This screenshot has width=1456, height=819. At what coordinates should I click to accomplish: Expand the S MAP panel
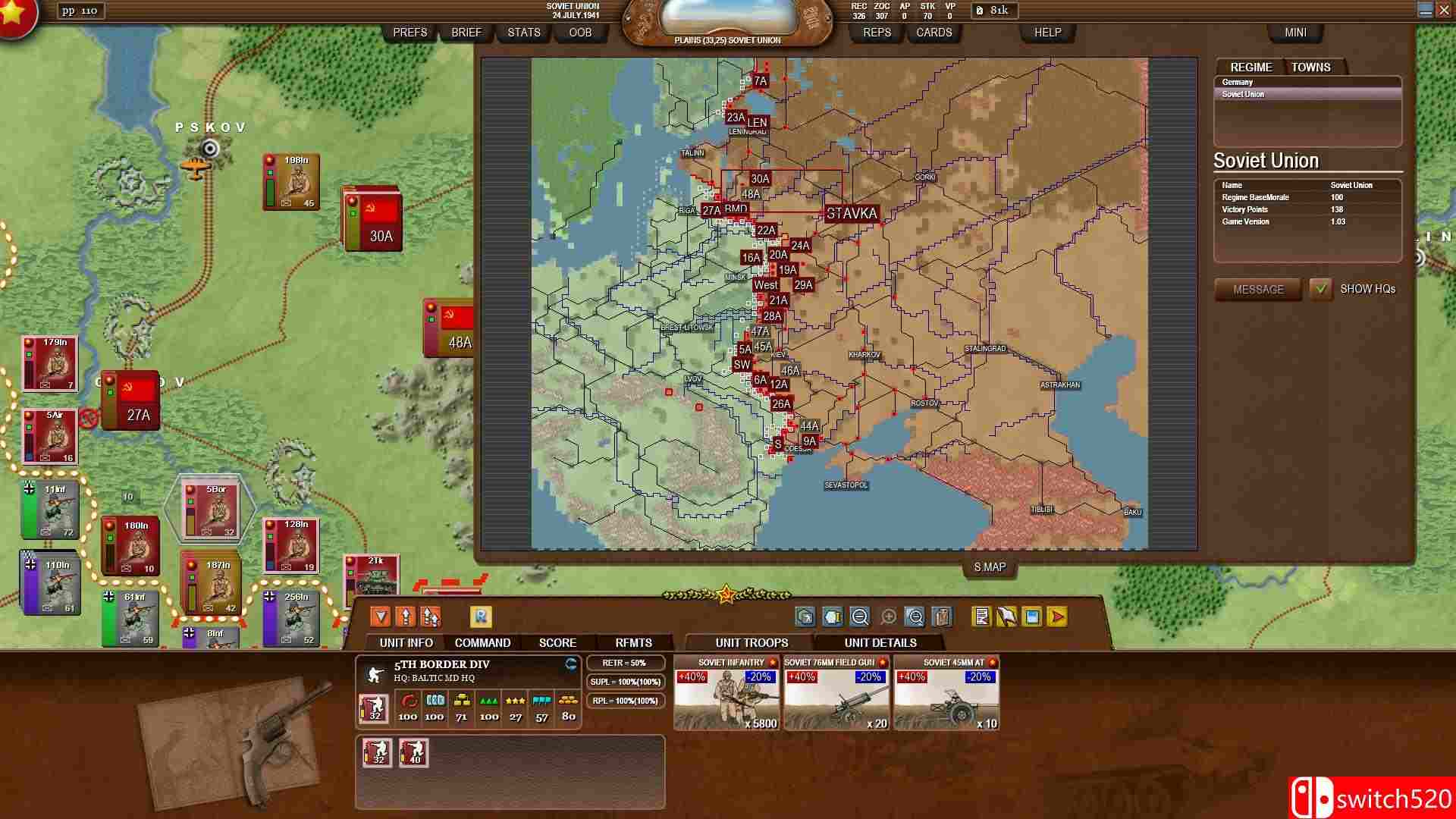[987, 566]
